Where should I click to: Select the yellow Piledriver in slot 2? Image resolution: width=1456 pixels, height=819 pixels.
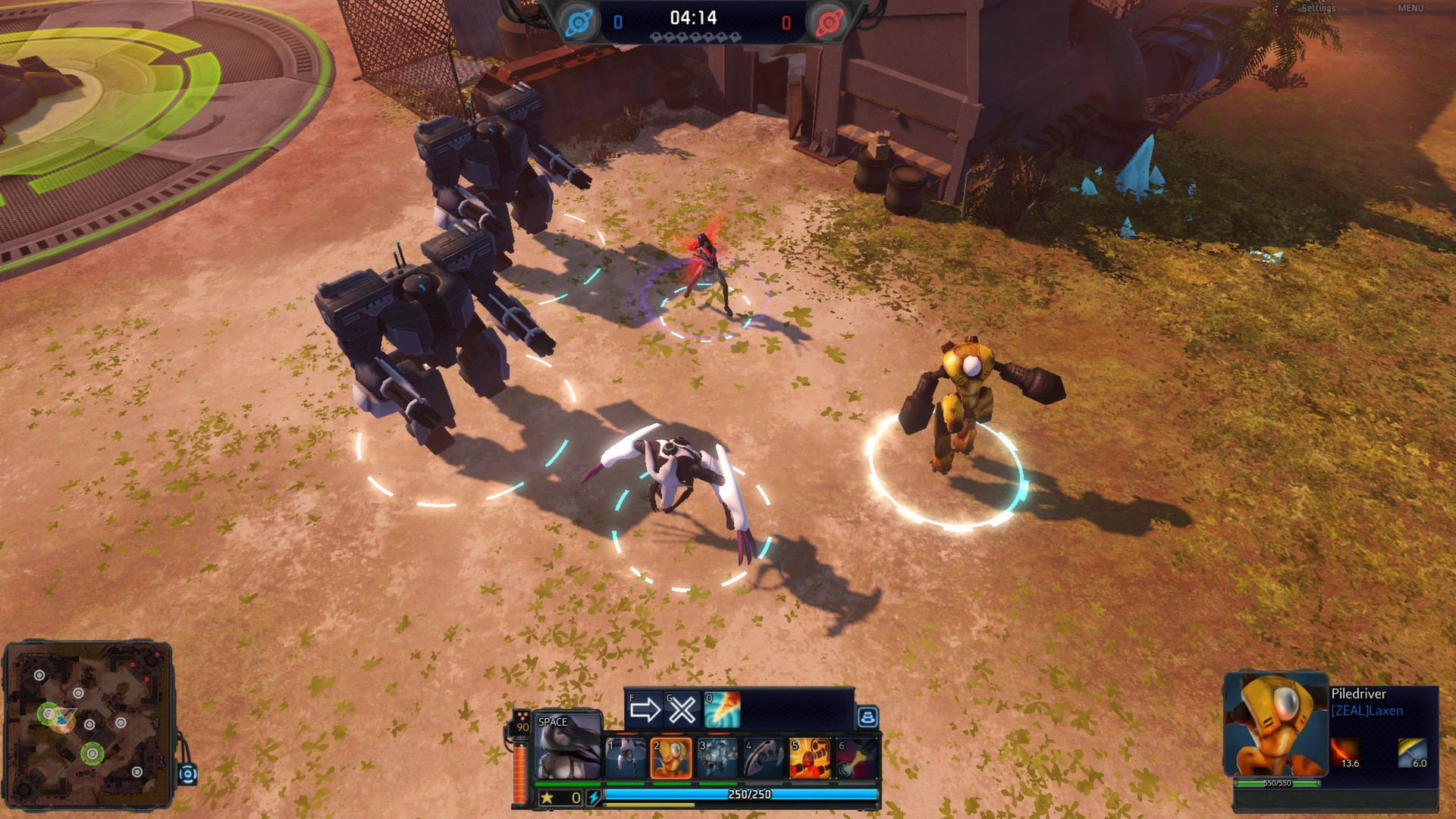coord(671,758)
